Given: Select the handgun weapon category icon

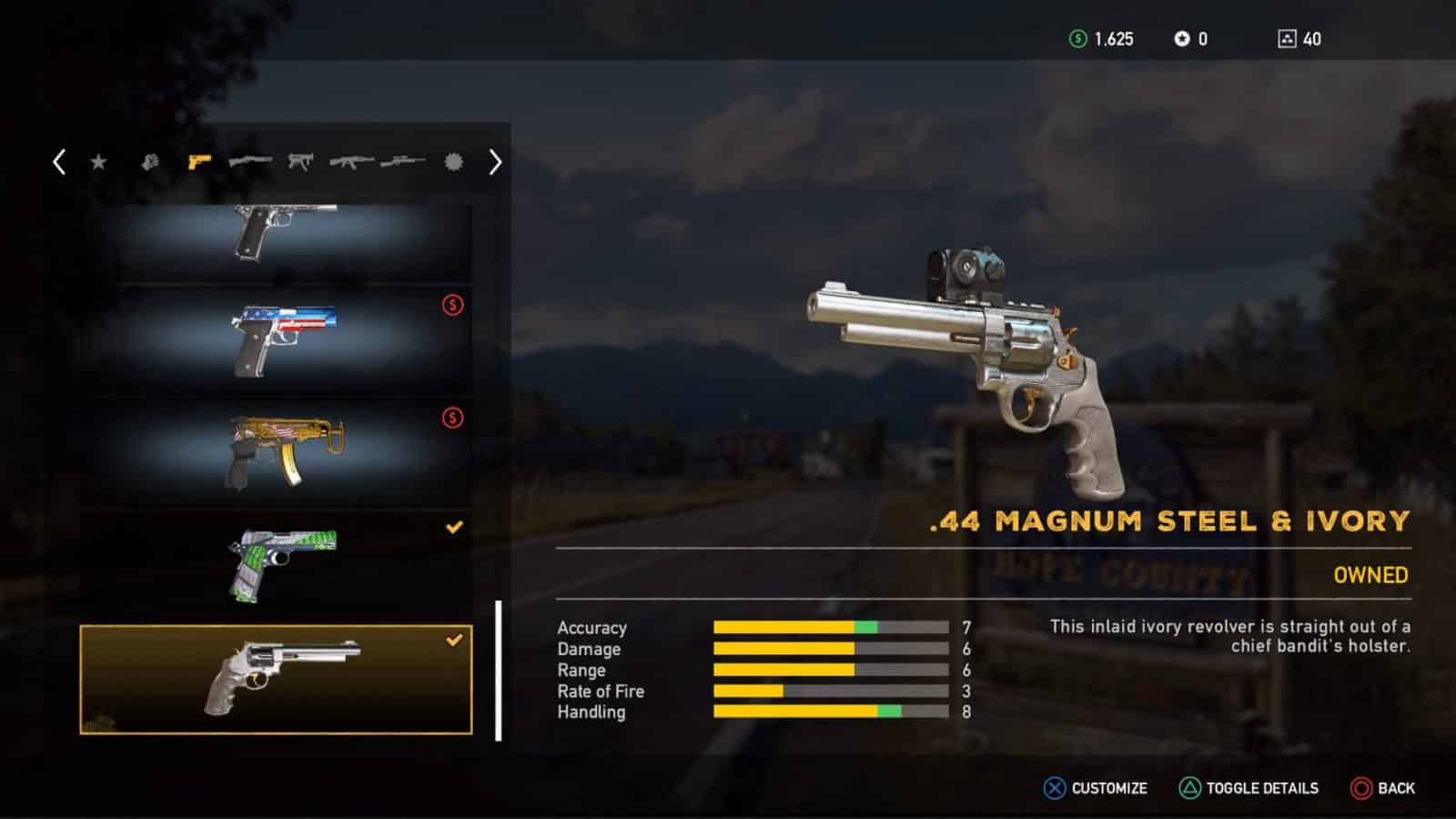Looking at the screenshot, I should [199, 162].
